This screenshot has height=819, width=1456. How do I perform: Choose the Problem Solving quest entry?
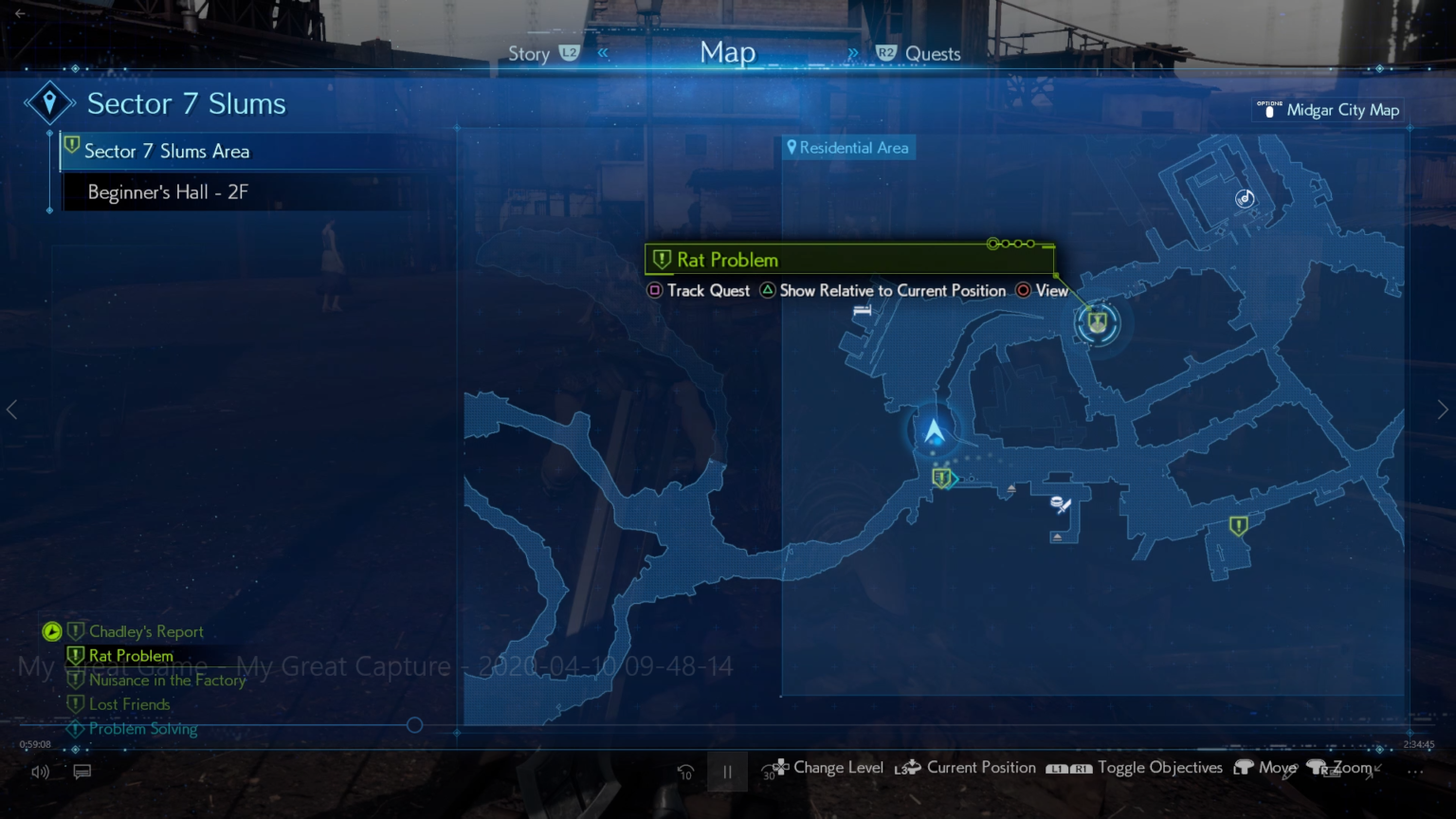[x=143, y=729]
